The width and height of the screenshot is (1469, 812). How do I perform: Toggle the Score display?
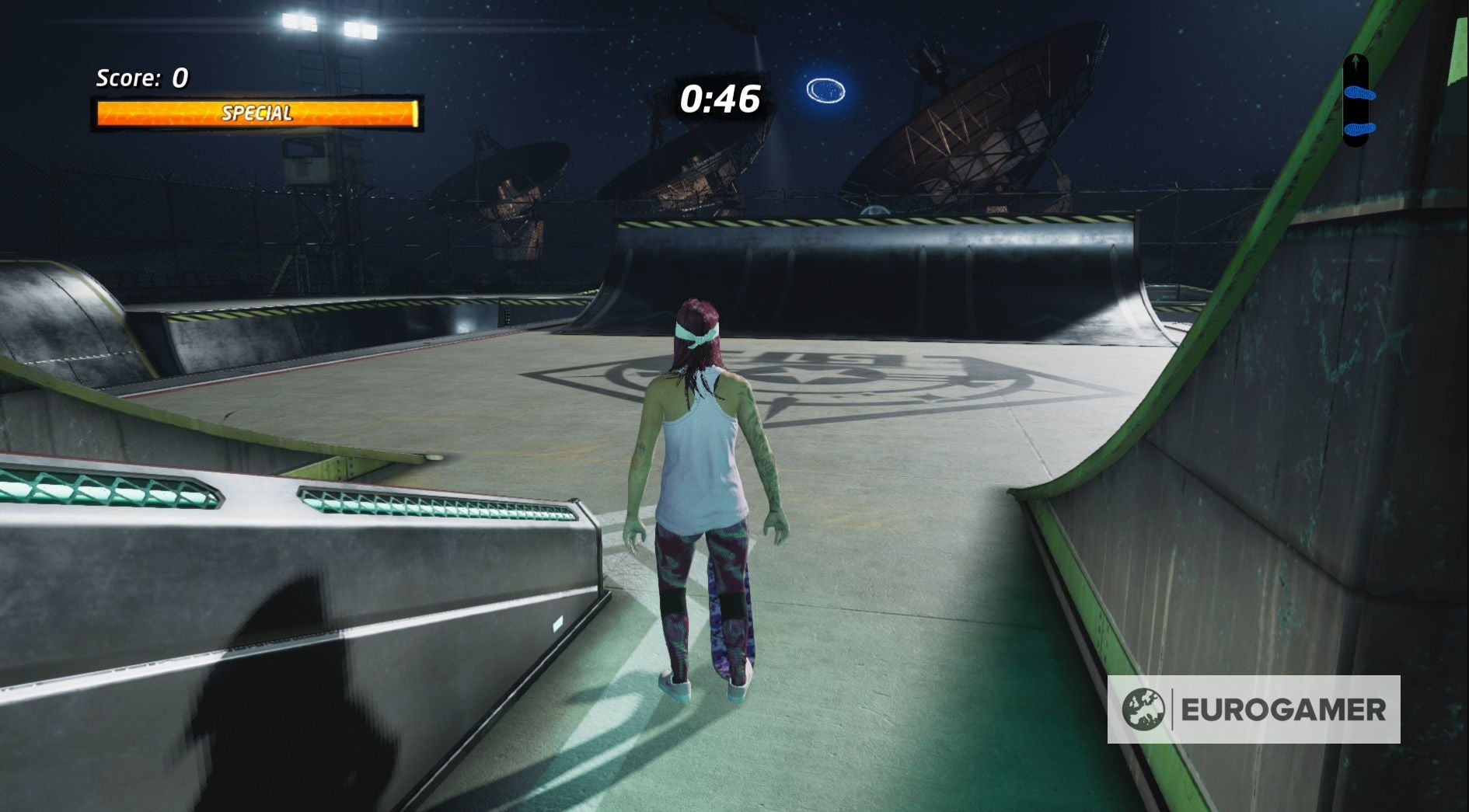(x=138, y=78)
